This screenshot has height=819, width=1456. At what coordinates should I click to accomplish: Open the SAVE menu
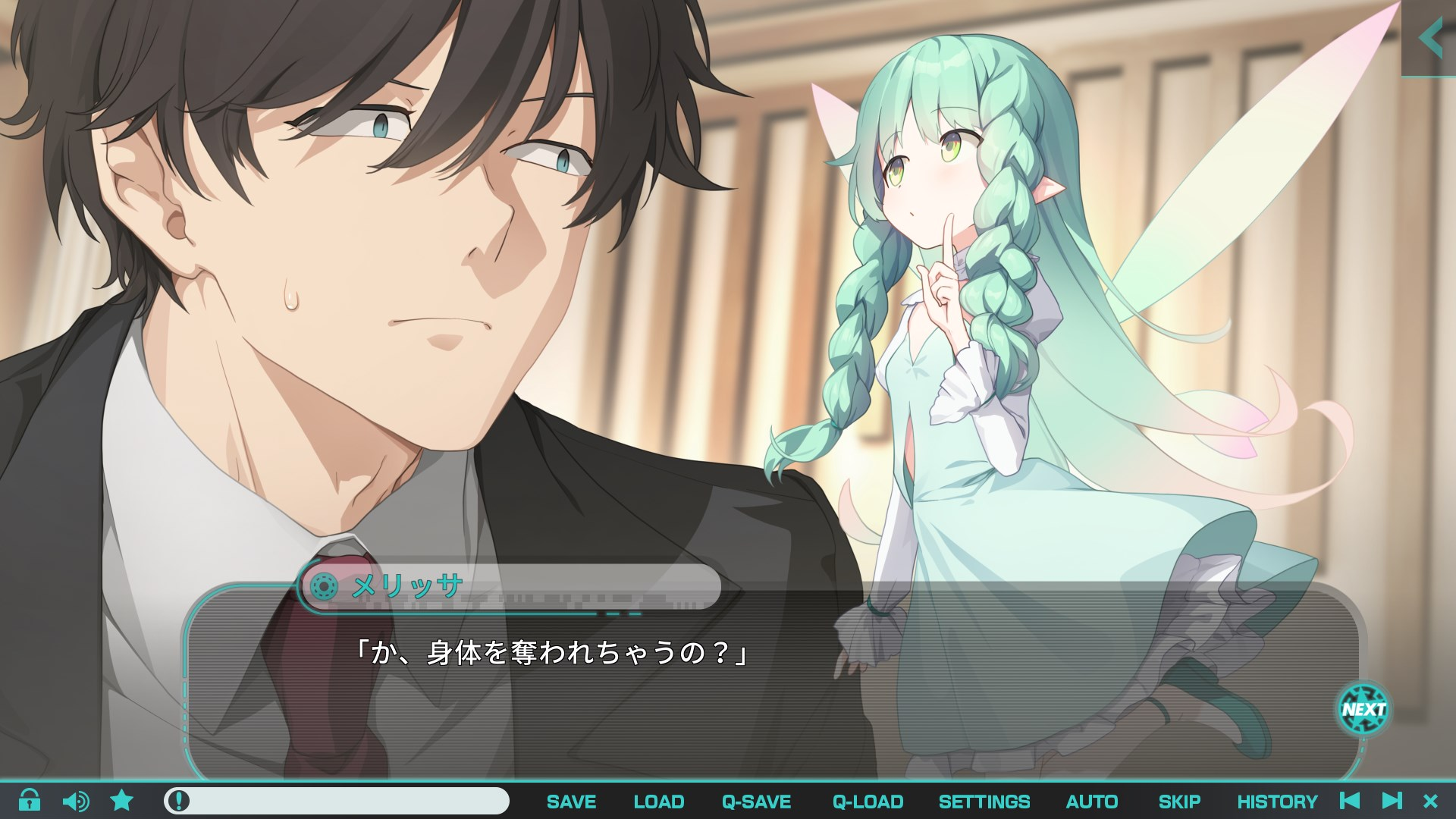pos(571,802)
